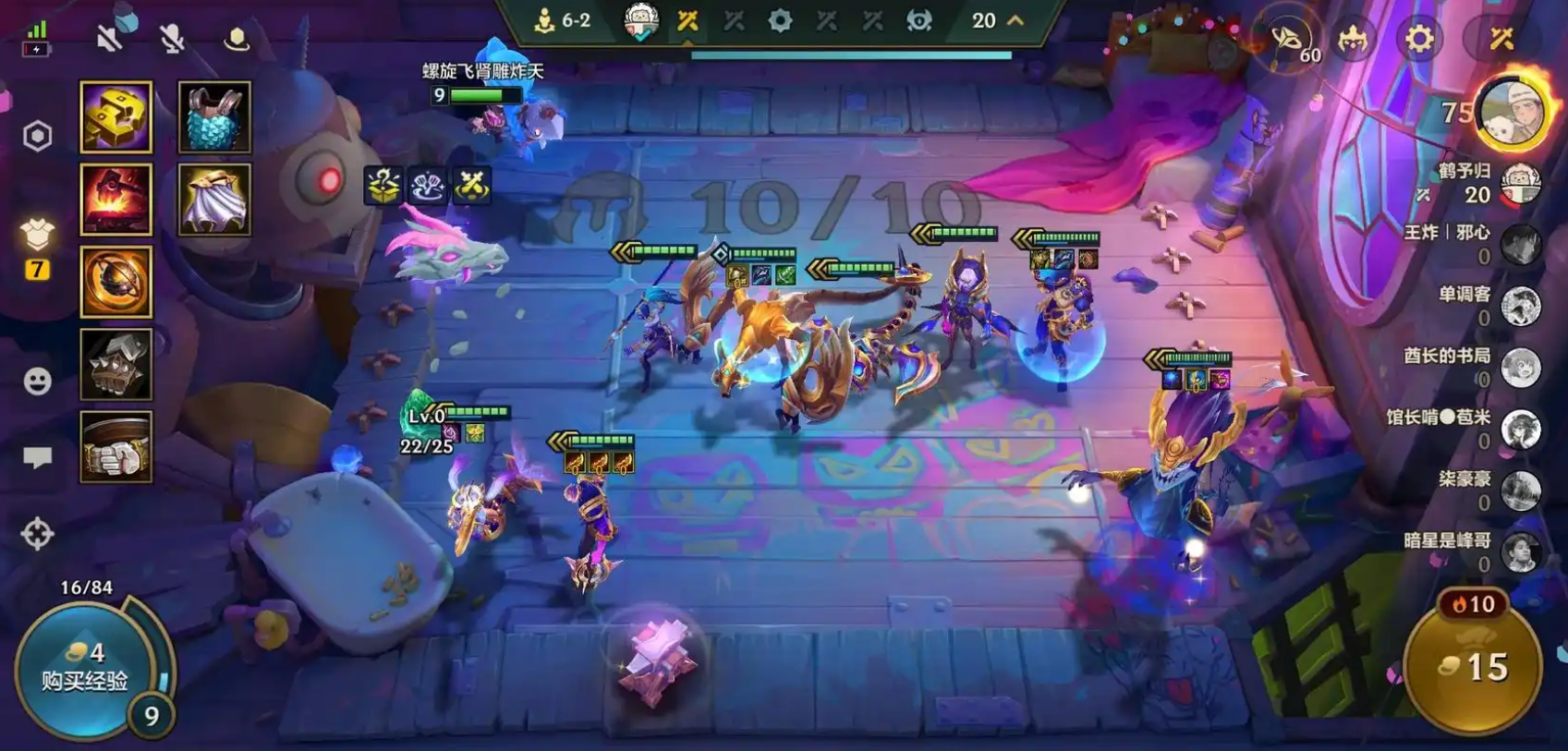Tap the crown icon in the top bar
The image size is (1568, 751).
(x=1353, y=39)
